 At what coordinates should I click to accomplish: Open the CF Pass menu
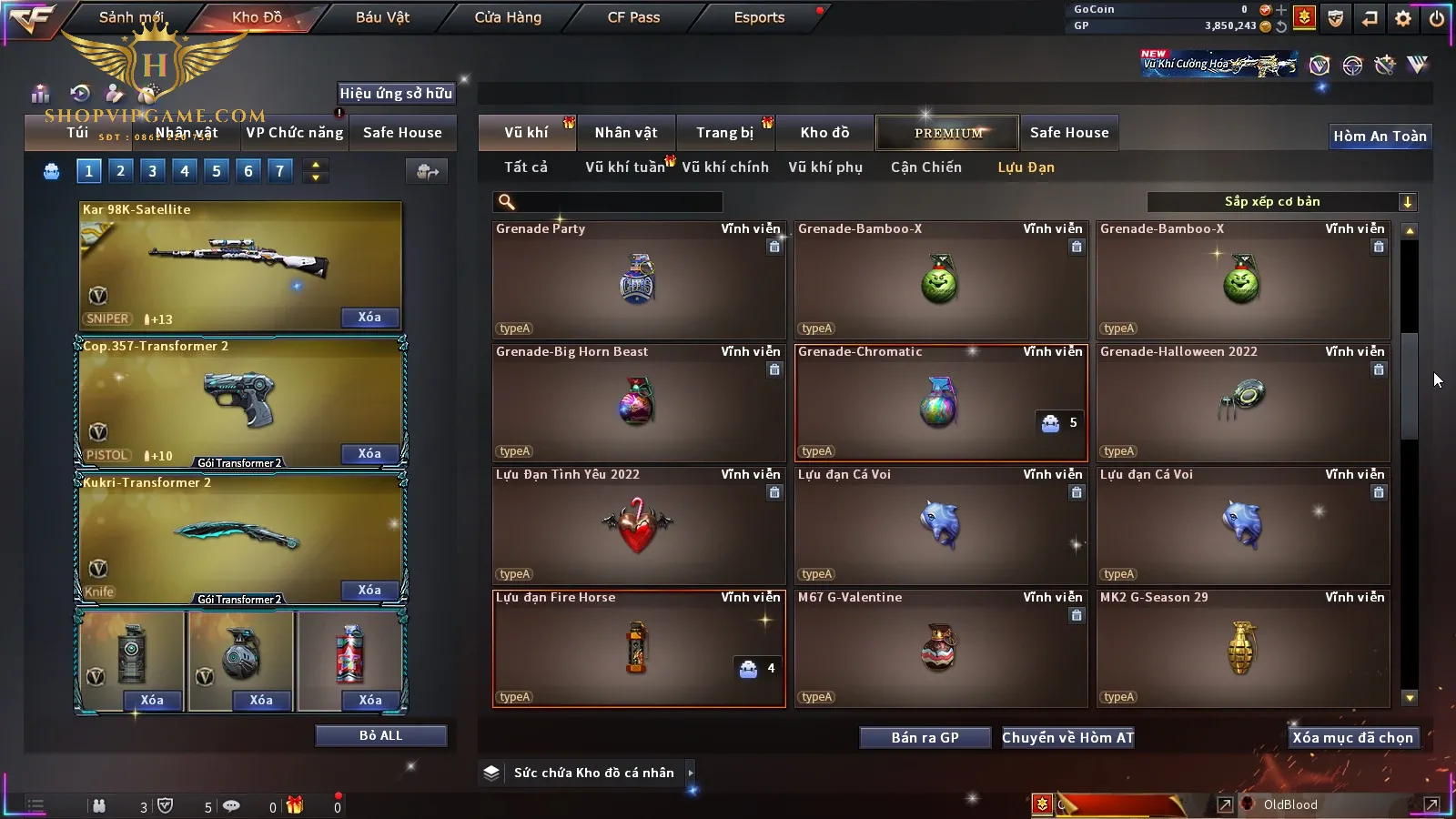tap(633, 17)
